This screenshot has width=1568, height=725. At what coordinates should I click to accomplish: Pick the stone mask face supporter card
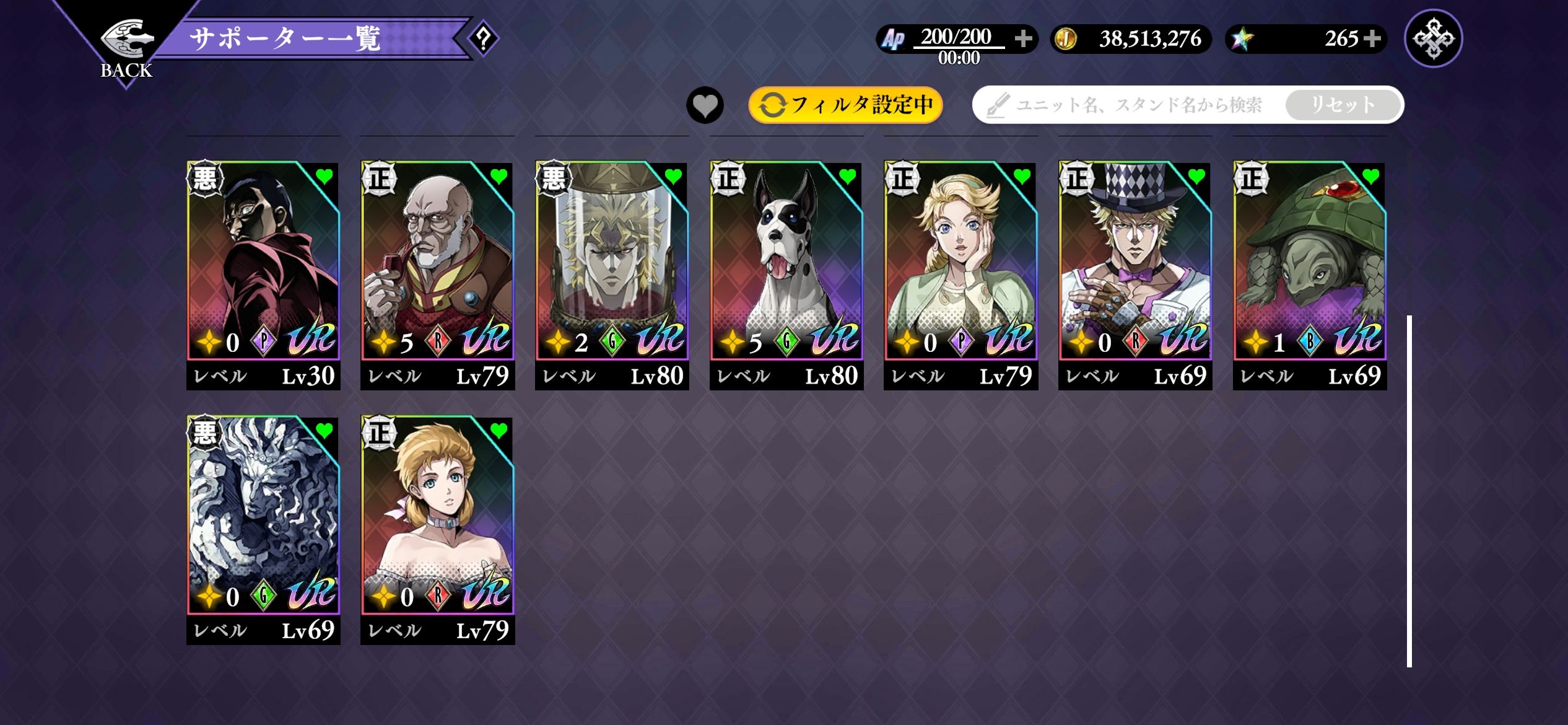(263, 530)
